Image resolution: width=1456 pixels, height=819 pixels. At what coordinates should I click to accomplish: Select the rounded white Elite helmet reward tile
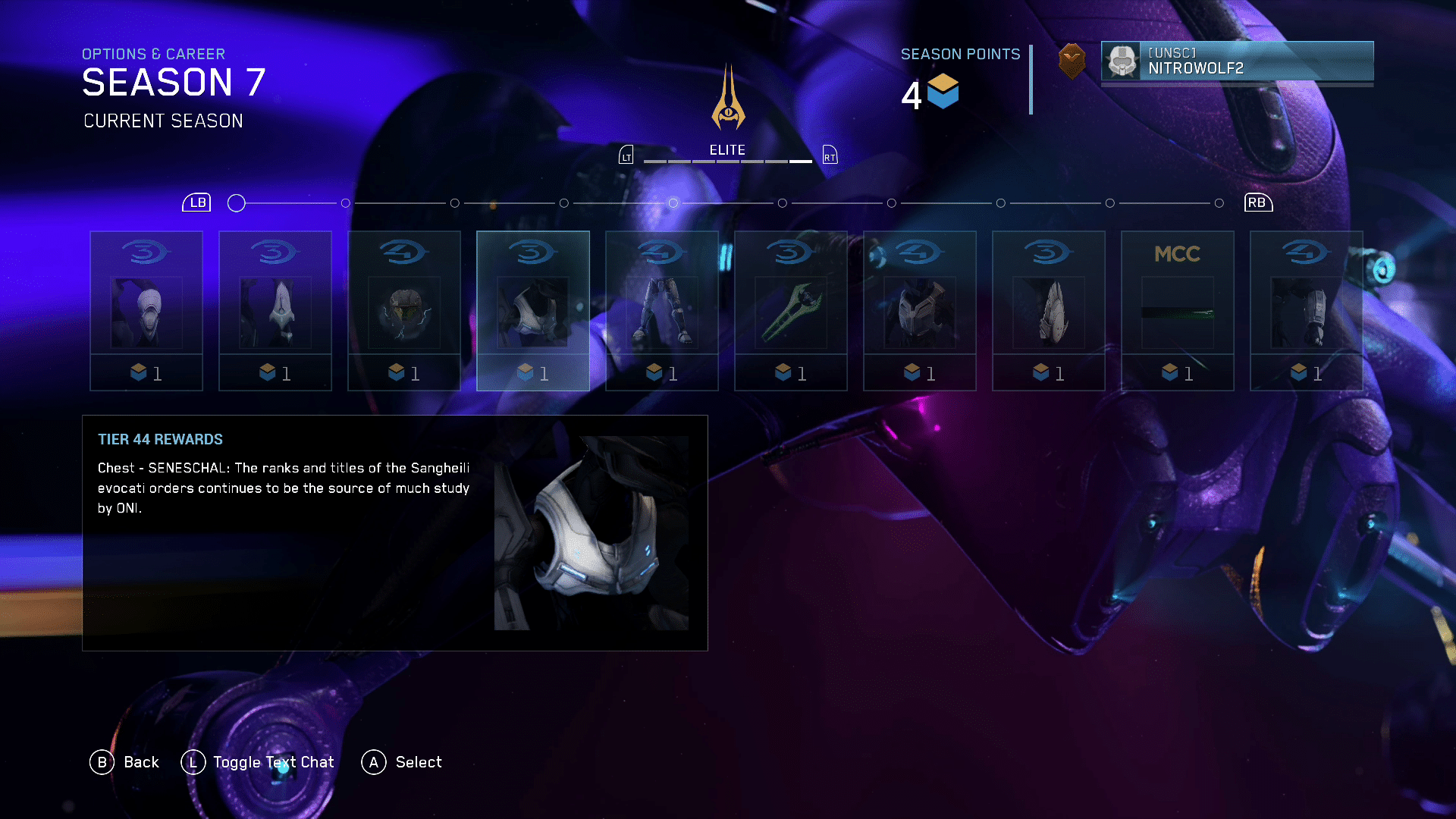tap(146, 311)
